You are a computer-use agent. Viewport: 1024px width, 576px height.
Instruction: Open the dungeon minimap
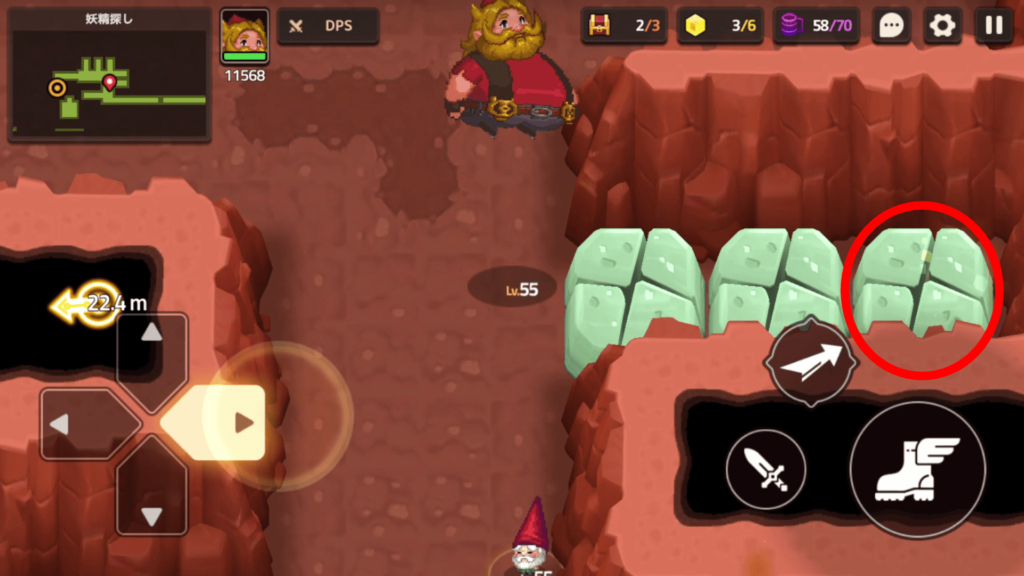(109, 74)
